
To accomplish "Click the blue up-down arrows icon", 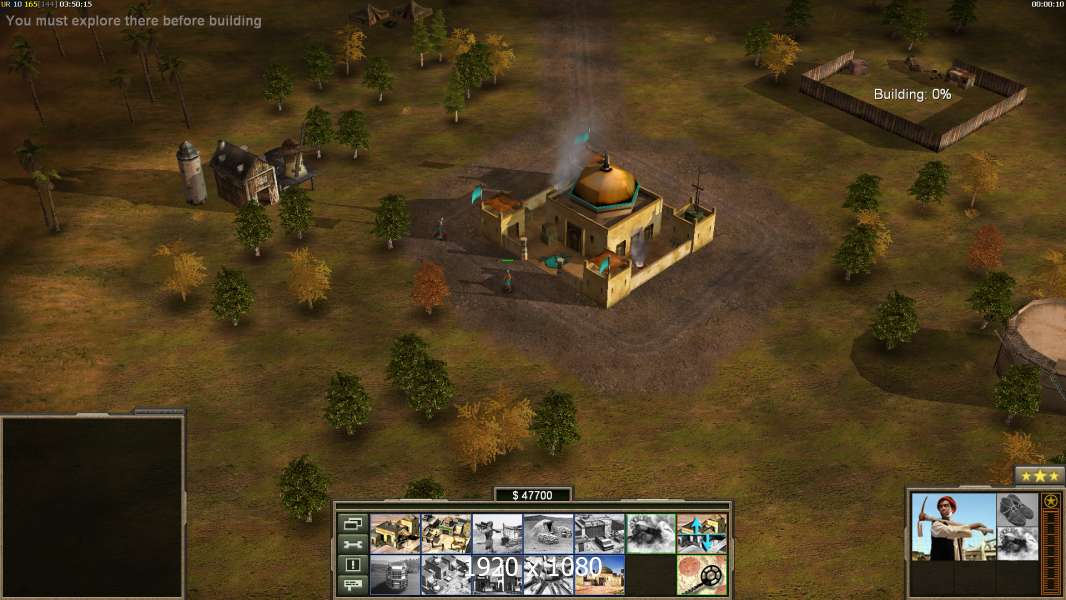I will coord(701,534).
